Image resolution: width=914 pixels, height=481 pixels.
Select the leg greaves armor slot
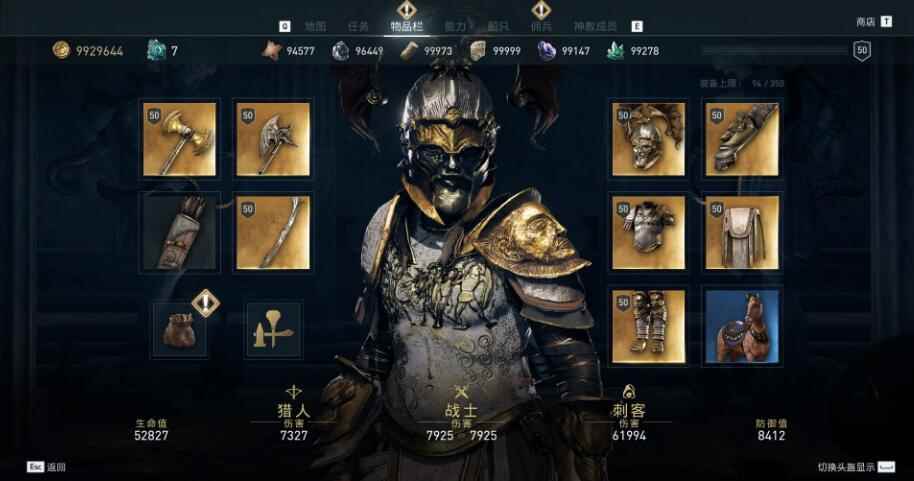[648, 326]
